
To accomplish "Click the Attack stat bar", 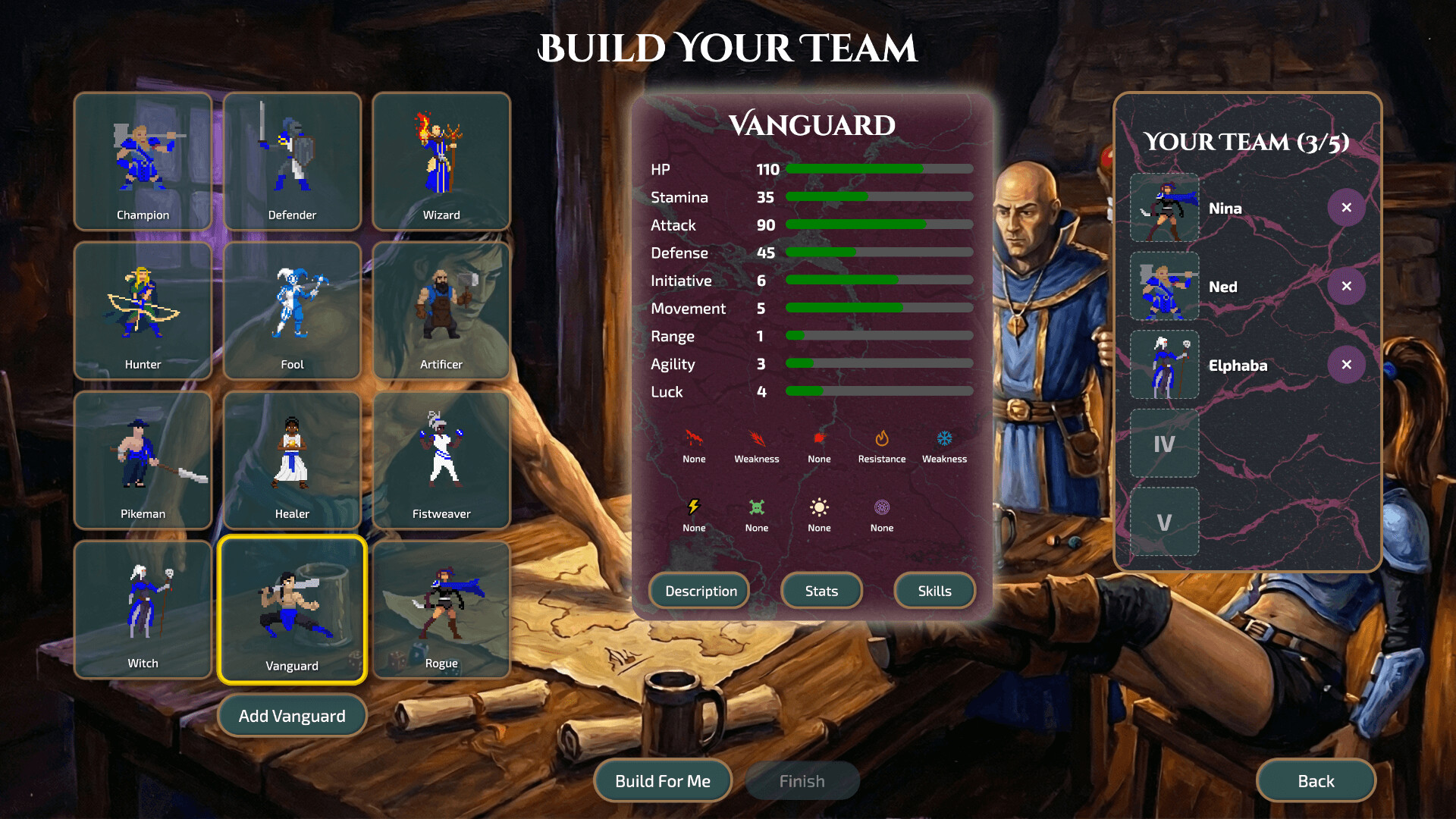I will pyautogui.click(x=880, y=224).
